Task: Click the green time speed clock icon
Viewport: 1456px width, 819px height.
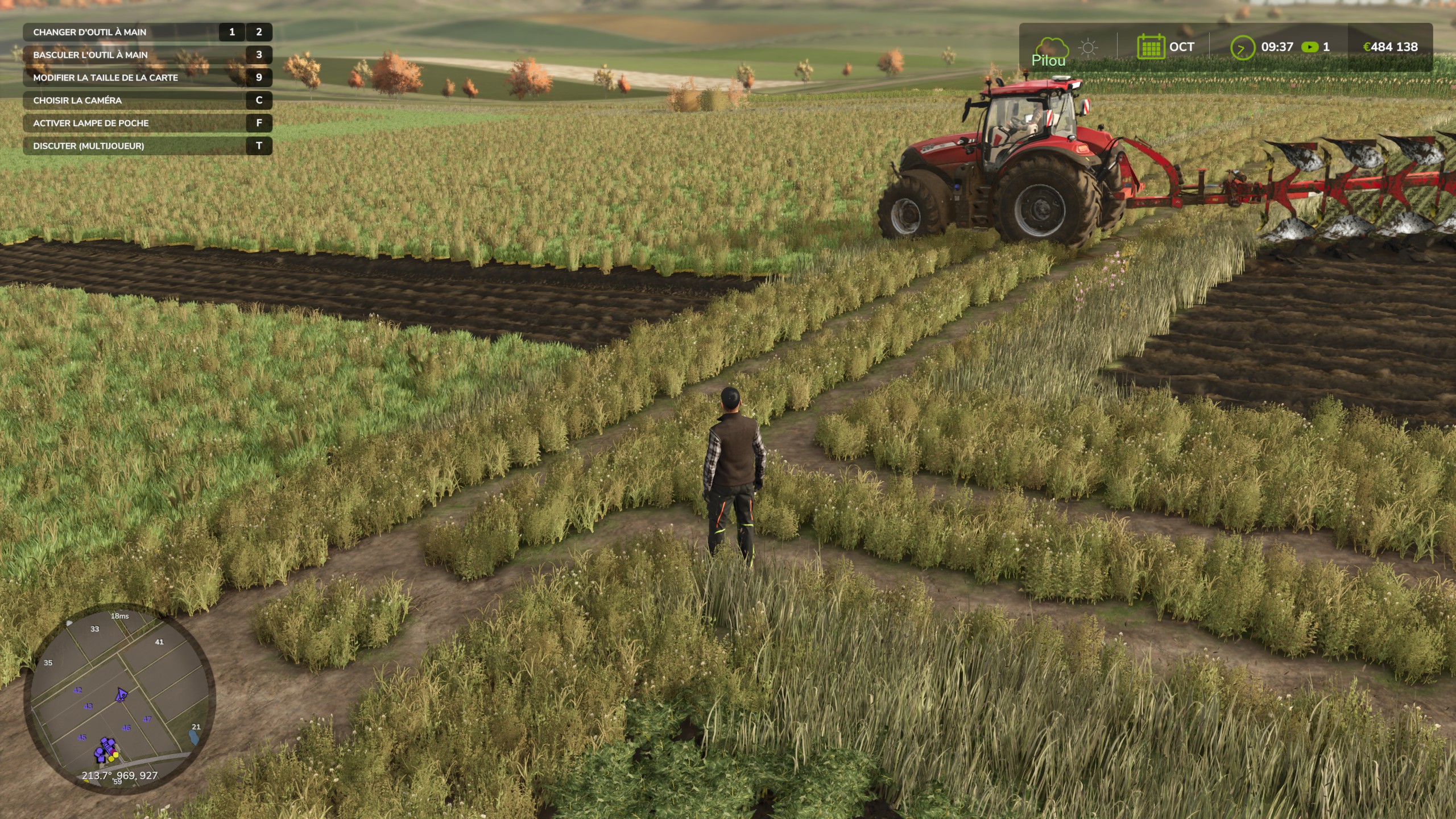Action: (x=1242, y=47)
